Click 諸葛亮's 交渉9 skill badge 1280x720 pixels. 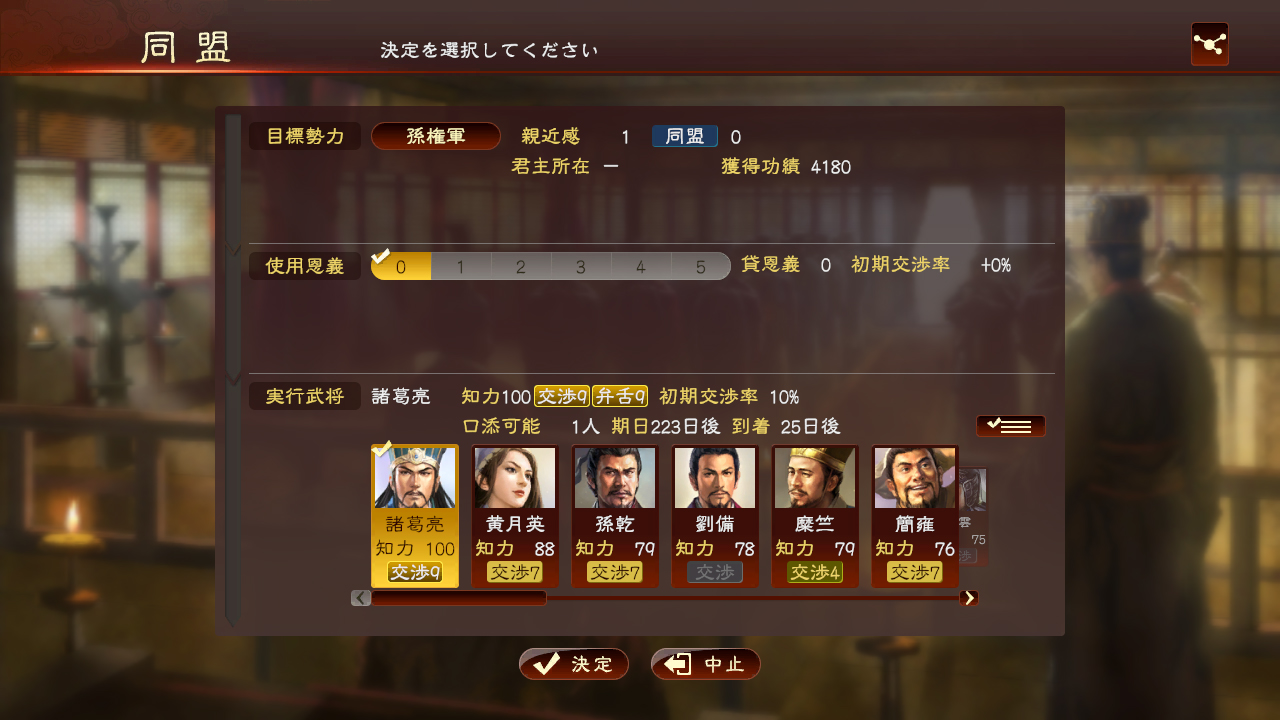pyautogui.click(x=414, y=572)
